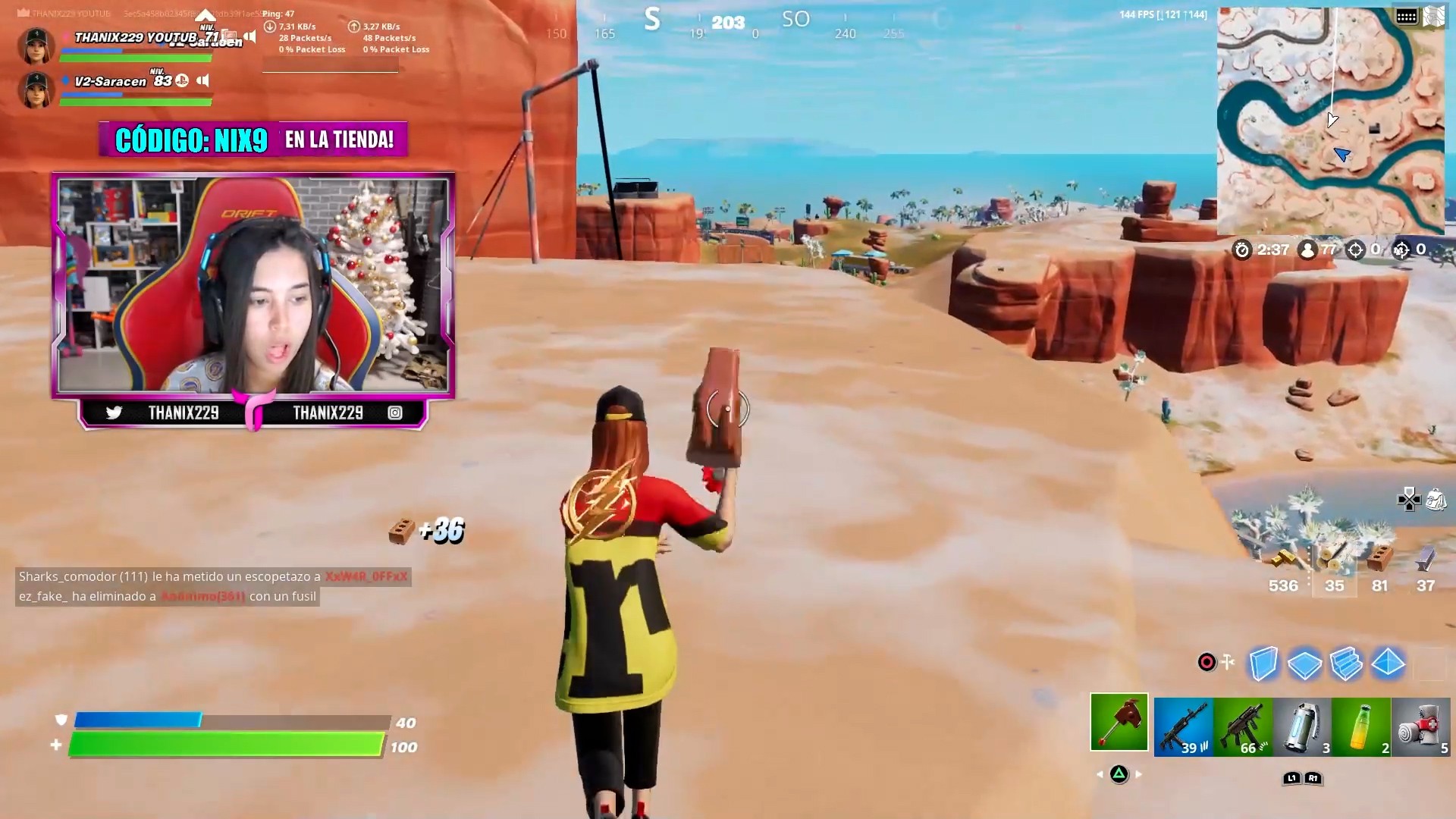The width and height of the screenshot is (1456, 819).
Task: Equip the blue assault rifle with 39 ammo
Action: click(1183, 726)
